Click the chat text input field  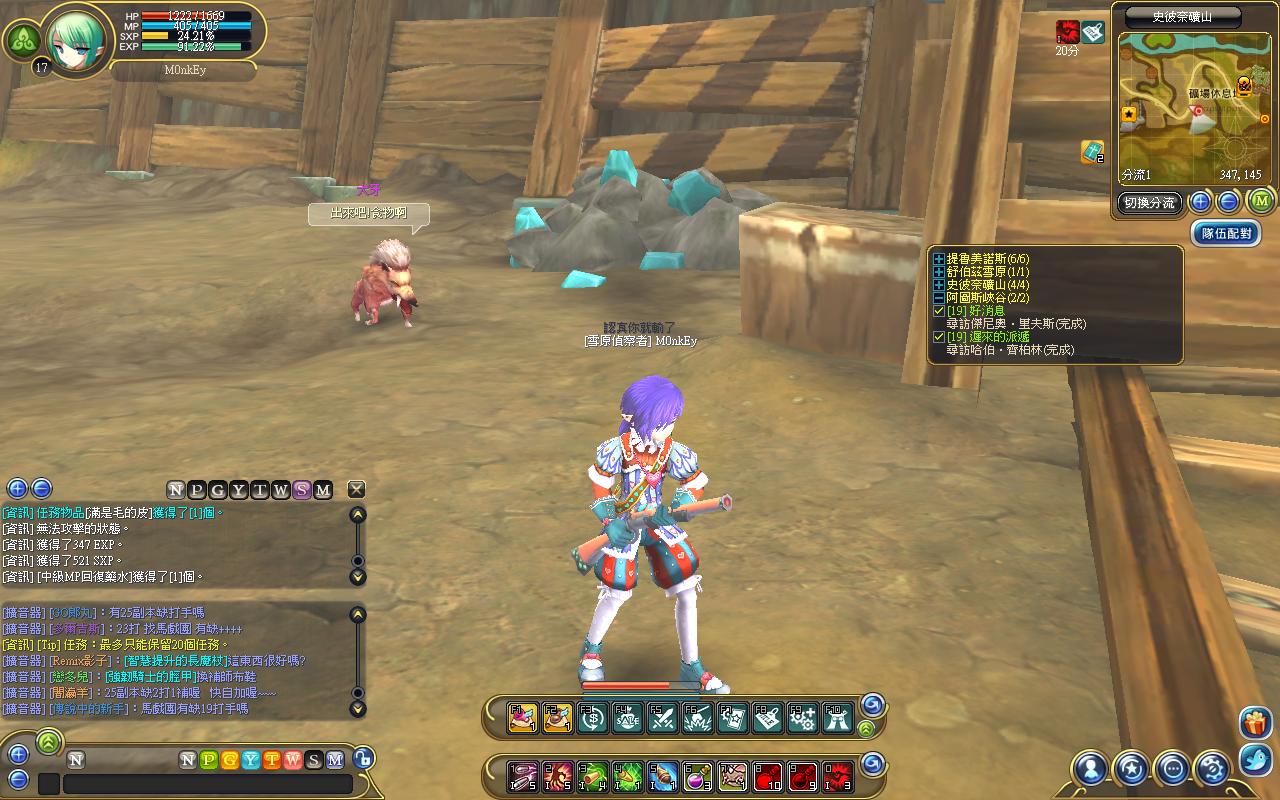pos(207,783)
